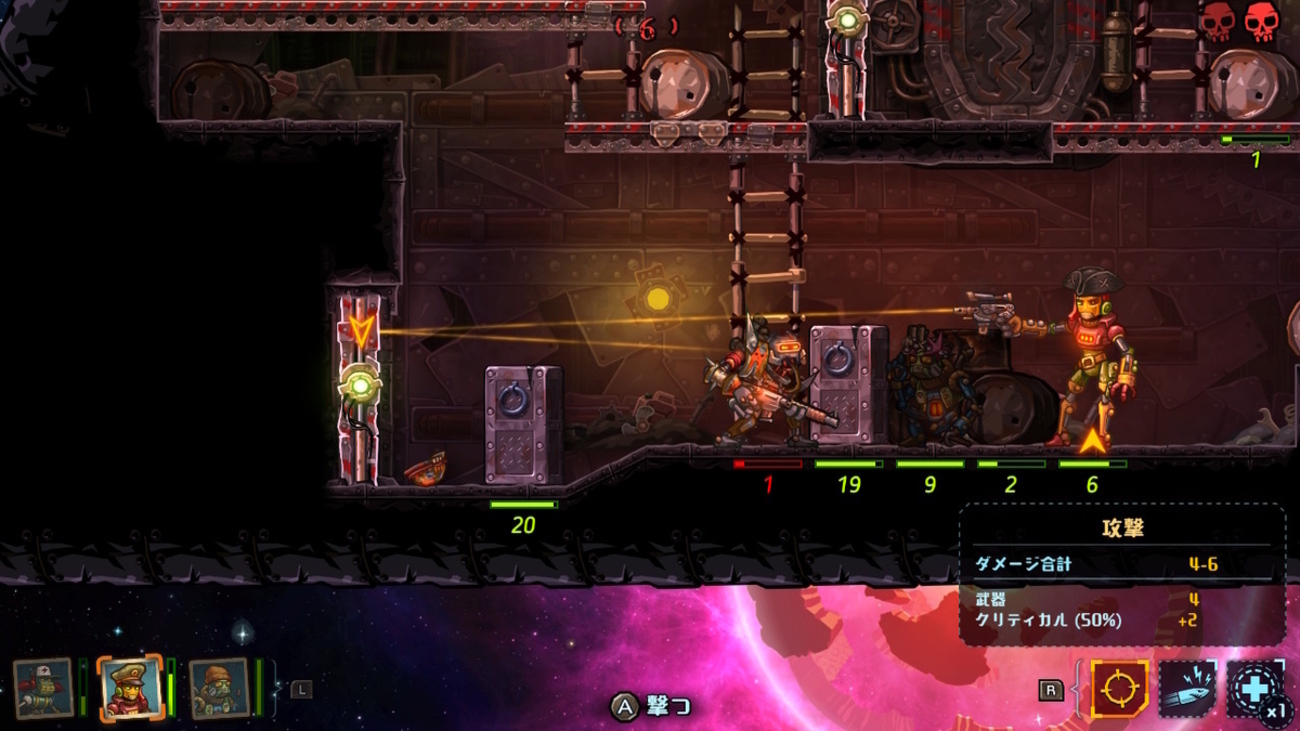This screenshot has height=731, width=1300.
Task: Use the shark bullet ability
Action: (1187, 689)
